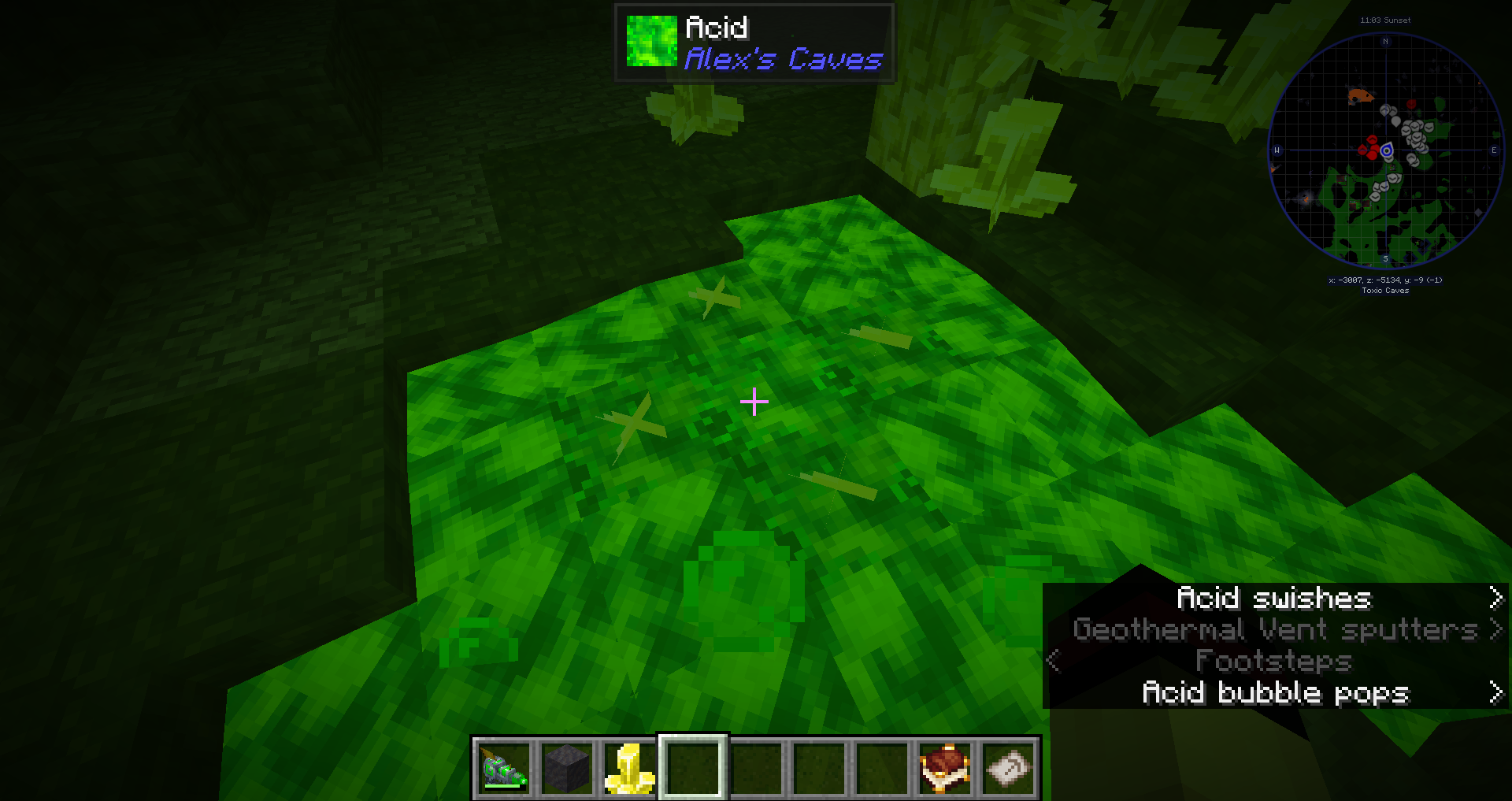Expand the Acid swishes subtitle chevron
This screenshot has height=801, width=1512.
click(1495, 599)
